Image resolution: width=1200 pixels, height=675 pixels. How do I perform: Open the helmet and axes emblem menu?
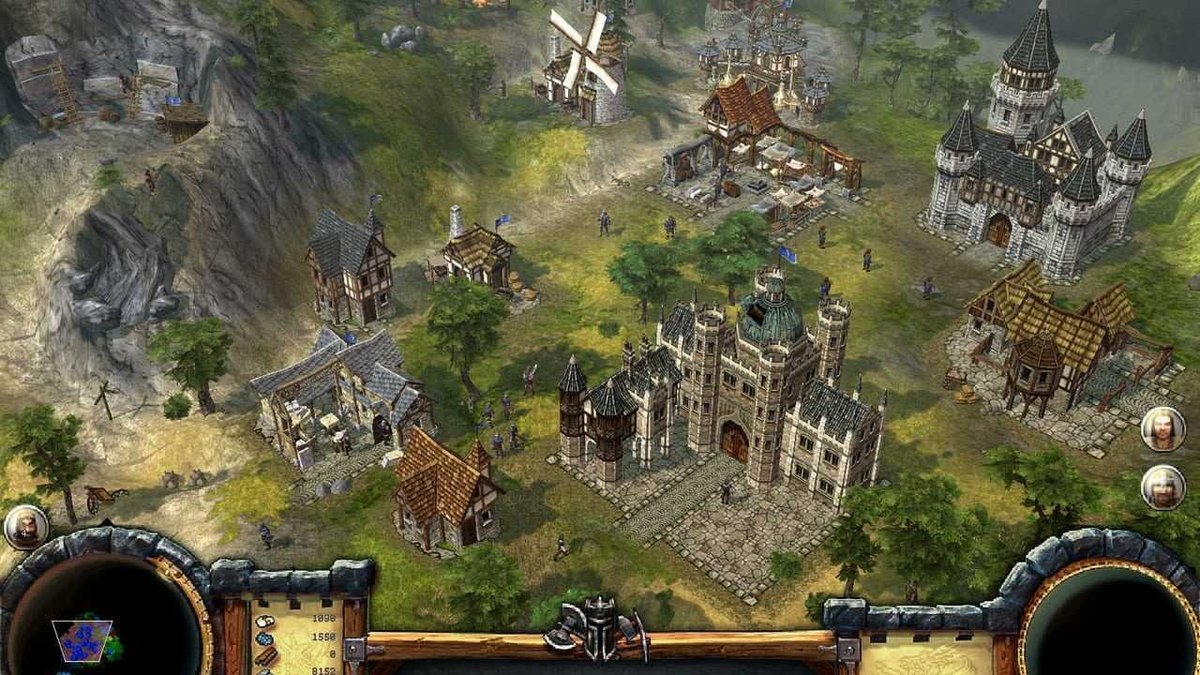pyautogui.click(x=597, y=628)
